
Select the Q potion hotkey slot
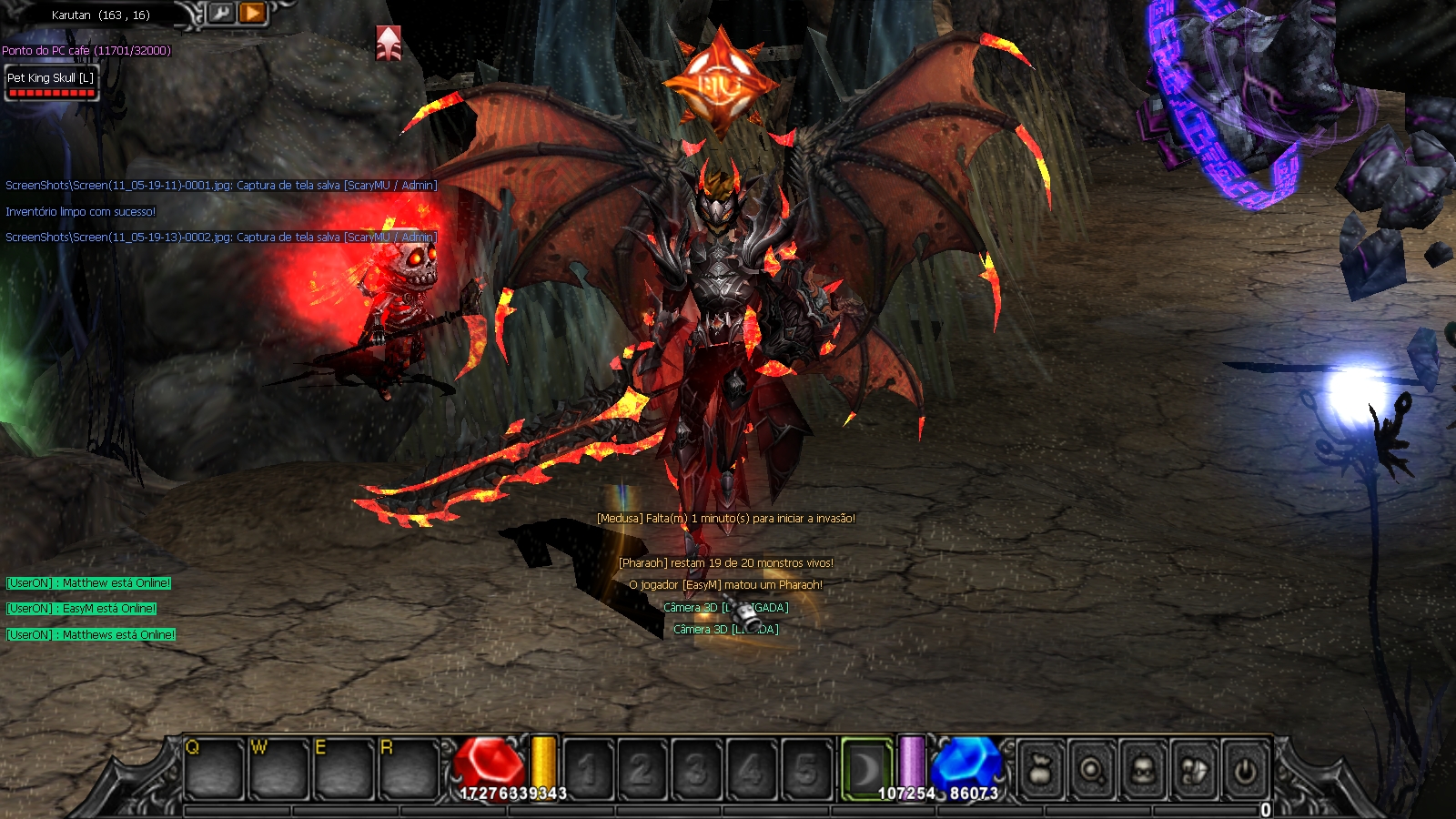[x=215, y=769]
